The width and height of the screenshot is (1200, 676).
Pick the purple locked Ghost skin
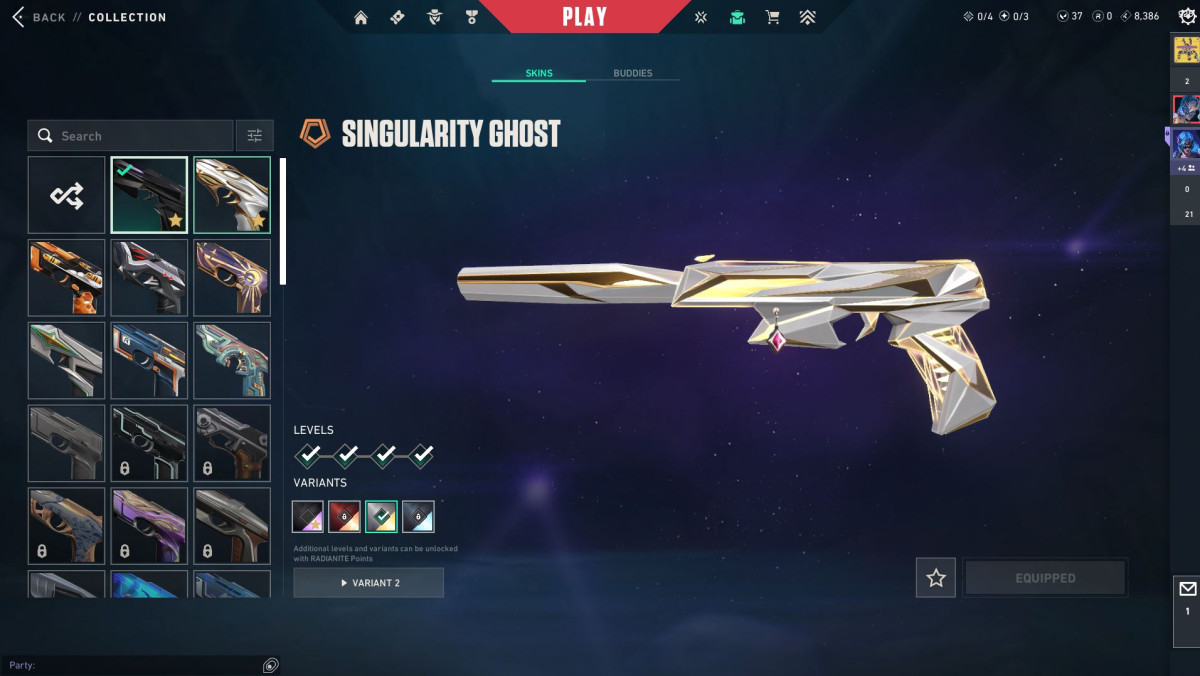149,525
